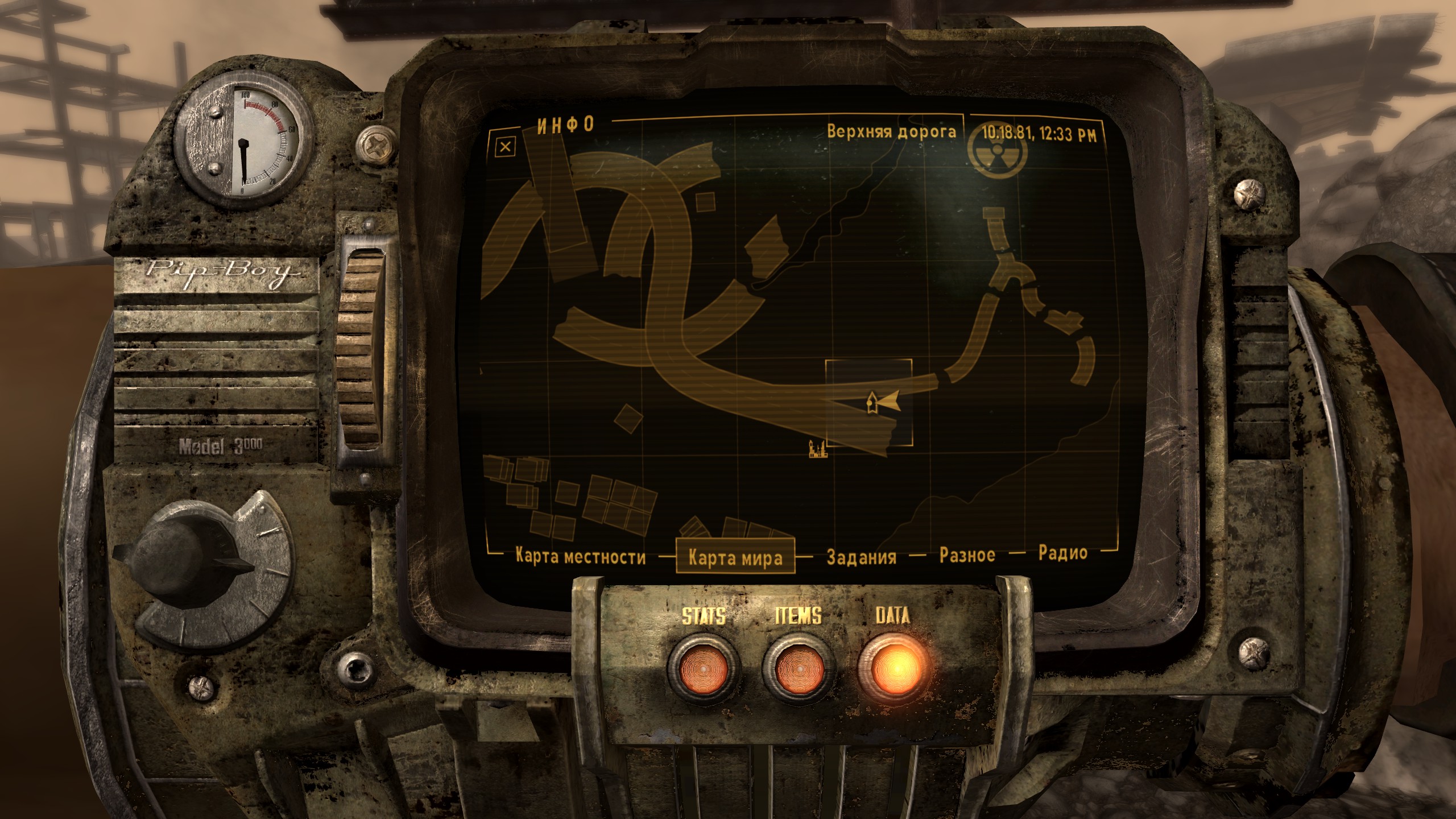Open the Радио tab

pyautogui.click(x=1062, y=553)
